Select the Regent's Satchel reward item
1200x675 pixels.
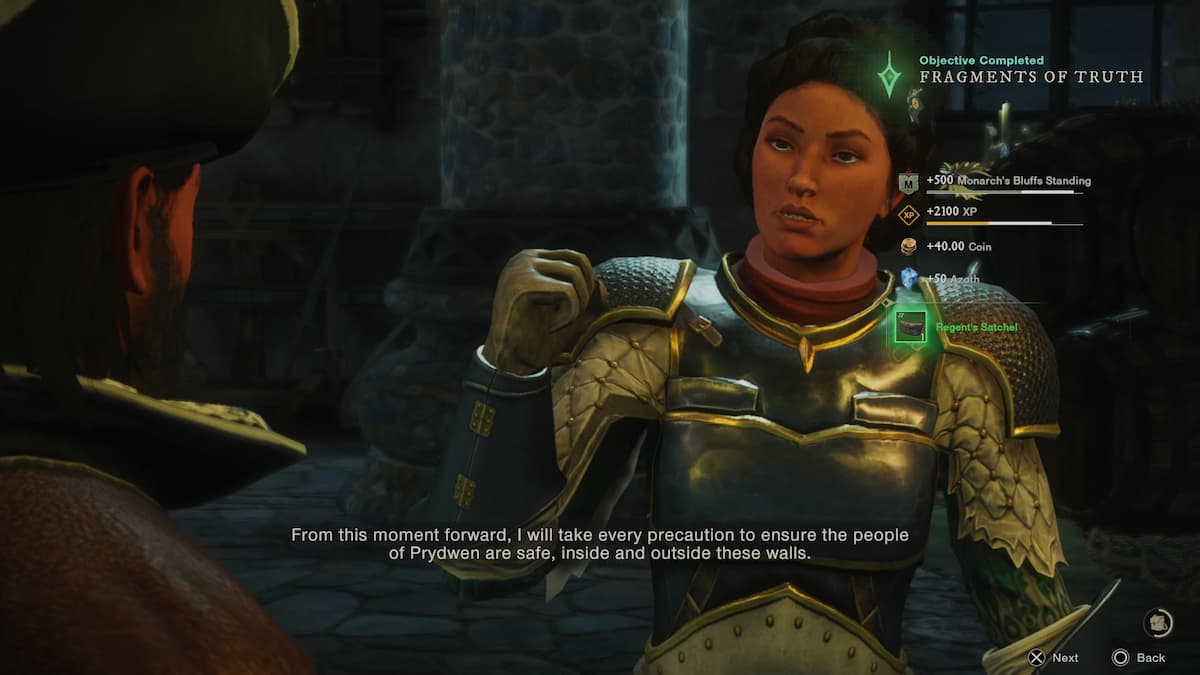tap(910, 327)
